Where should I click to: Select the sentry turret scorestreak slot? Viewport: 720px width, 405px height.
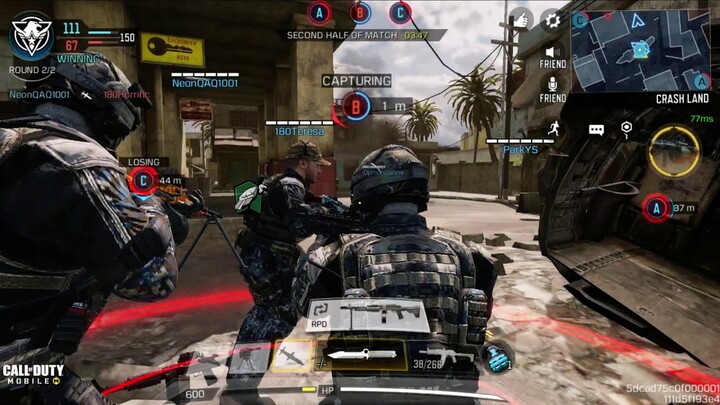click(x=247, y=358)
